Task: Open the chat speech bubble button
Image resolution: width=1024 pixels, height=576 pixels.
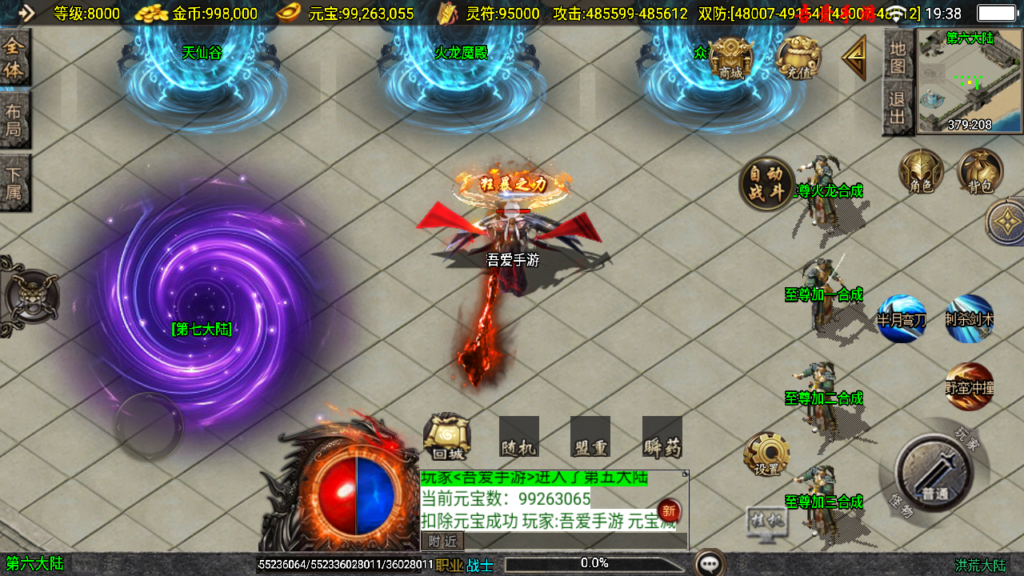Action: [x=711, y=563]
